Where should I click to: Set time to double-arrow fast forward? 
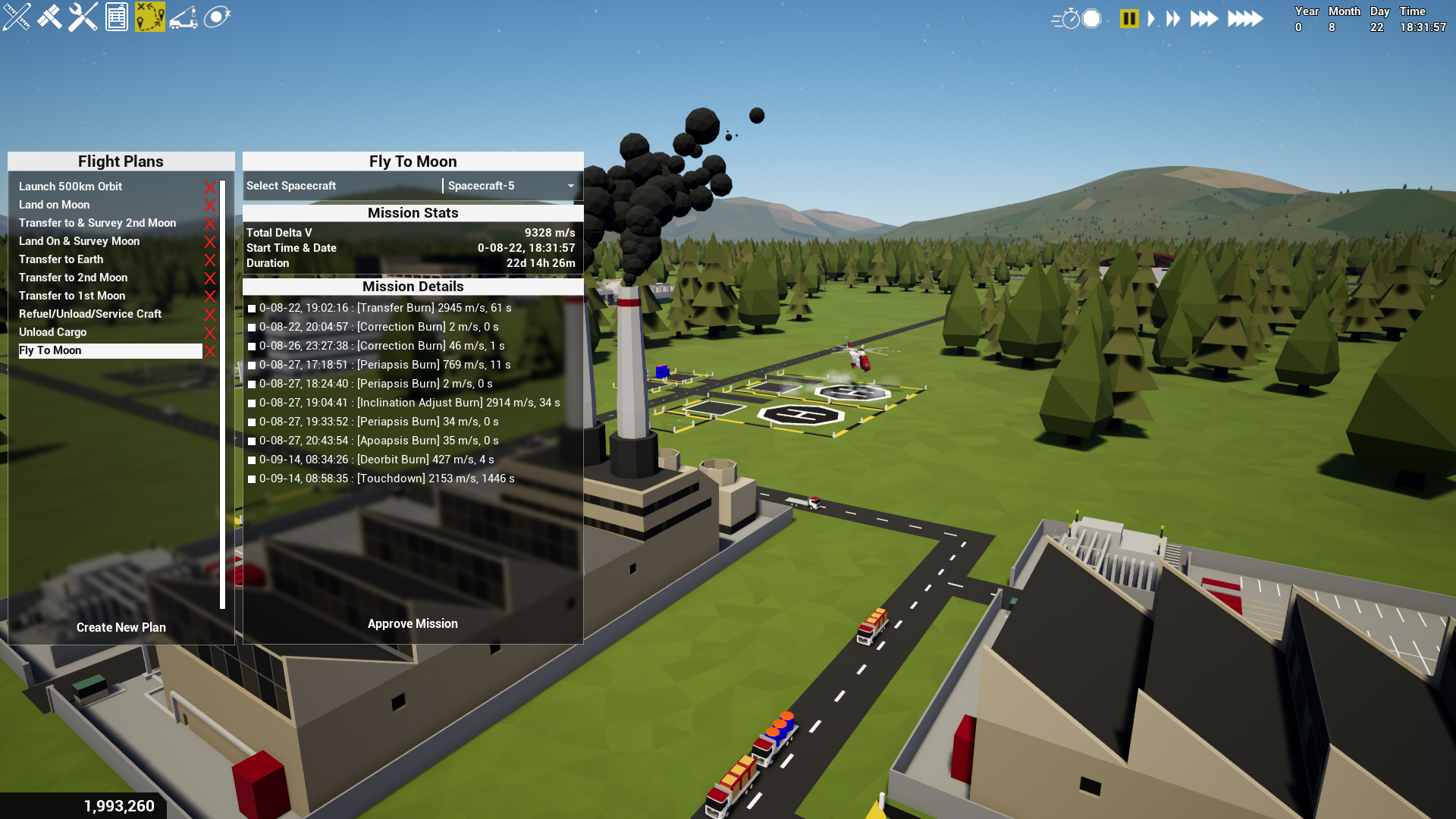(1173, 18)
